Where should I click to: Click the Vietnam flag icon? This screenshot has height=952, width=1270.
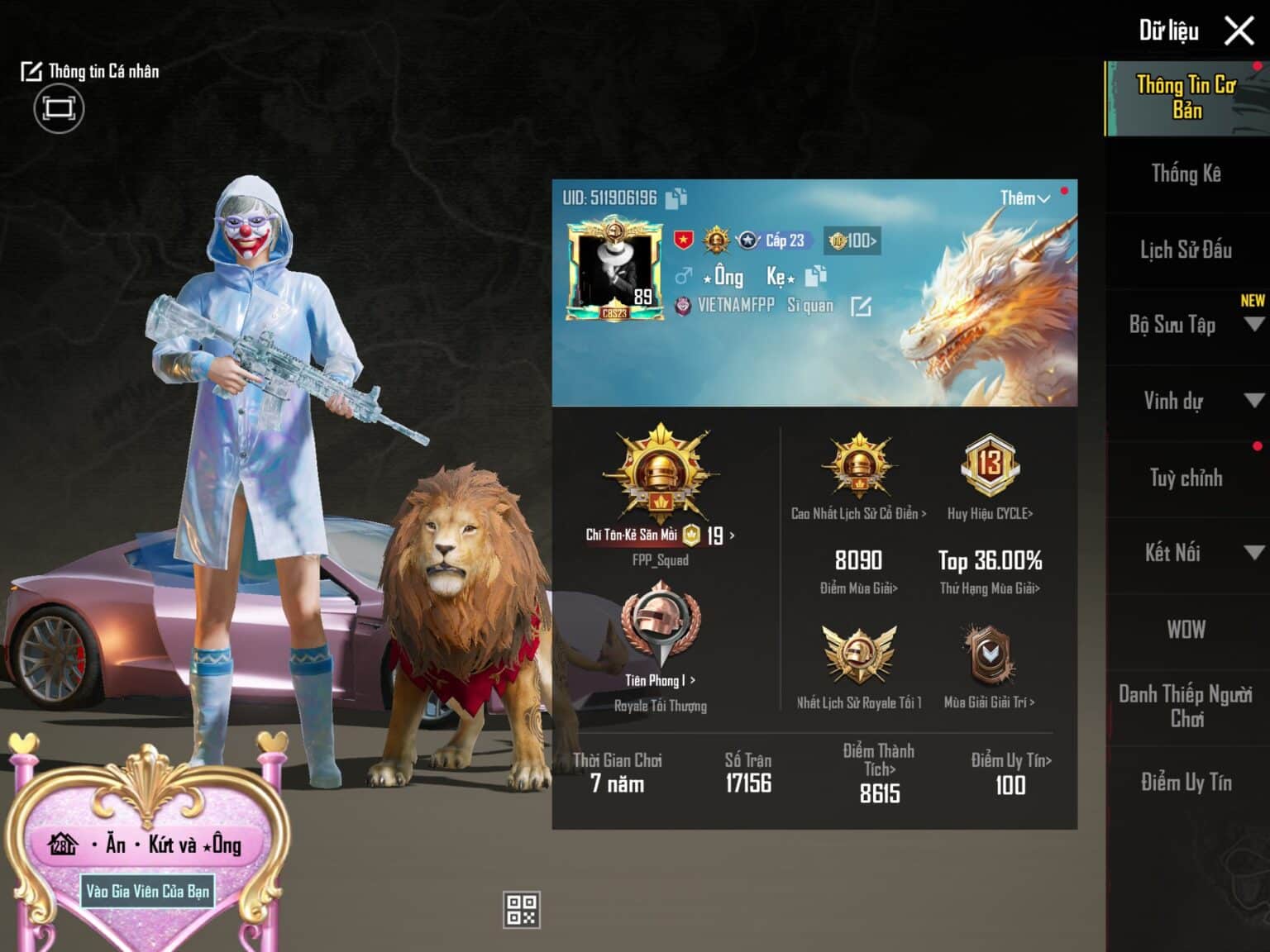pos(683,240)
